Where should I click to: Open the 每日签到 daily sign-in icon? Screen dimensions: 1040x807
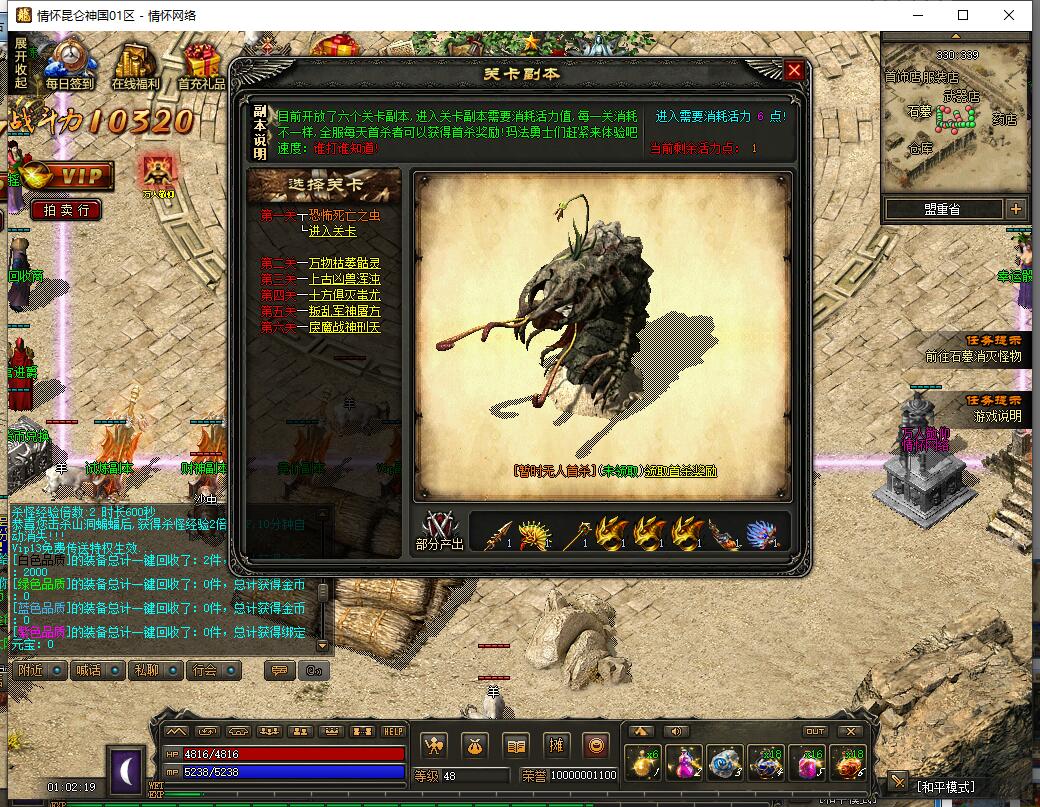coord(69,63)
